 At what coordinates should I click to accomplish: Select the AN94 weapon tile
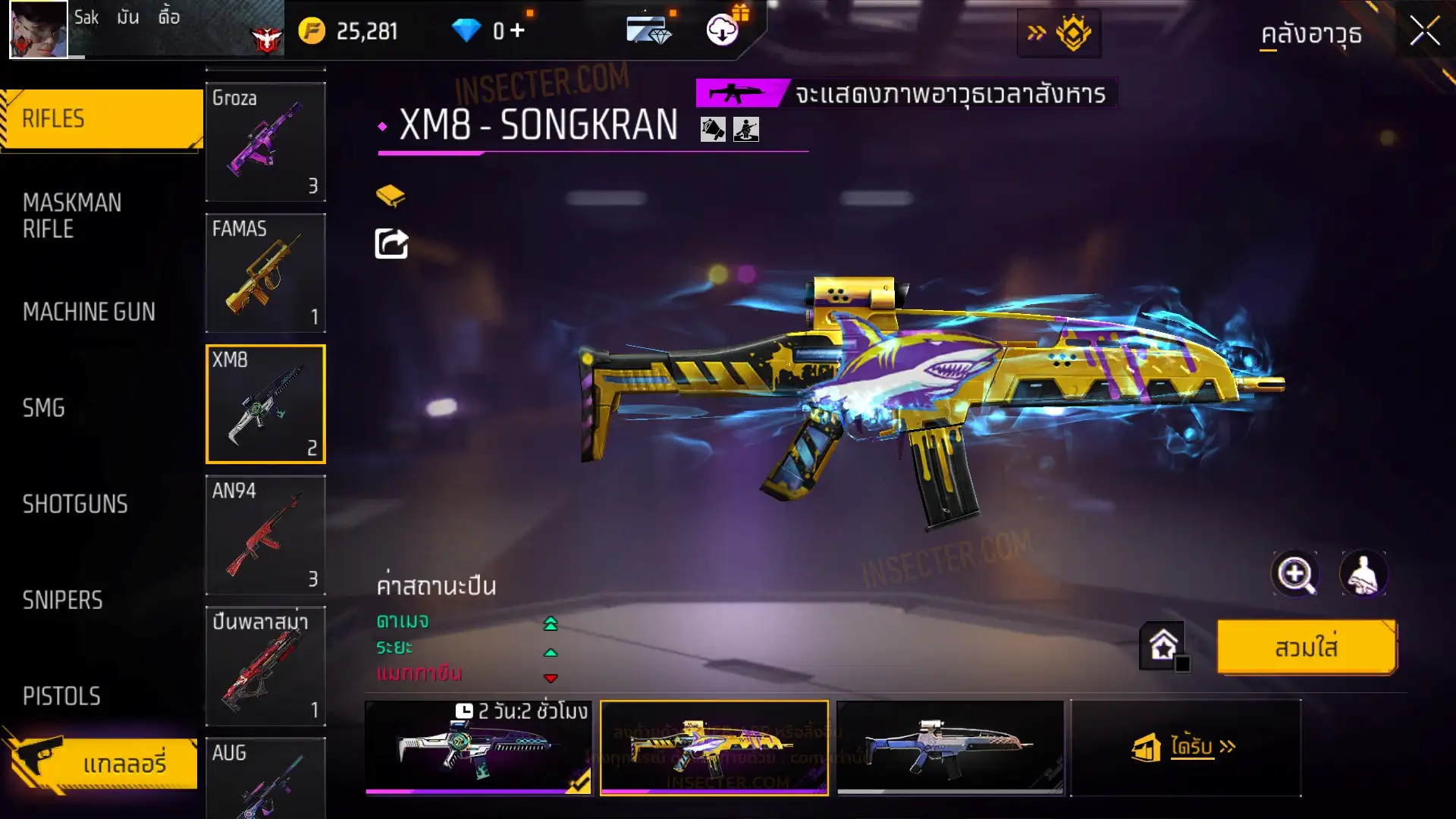pyautogui.click(x=265, y=535)
